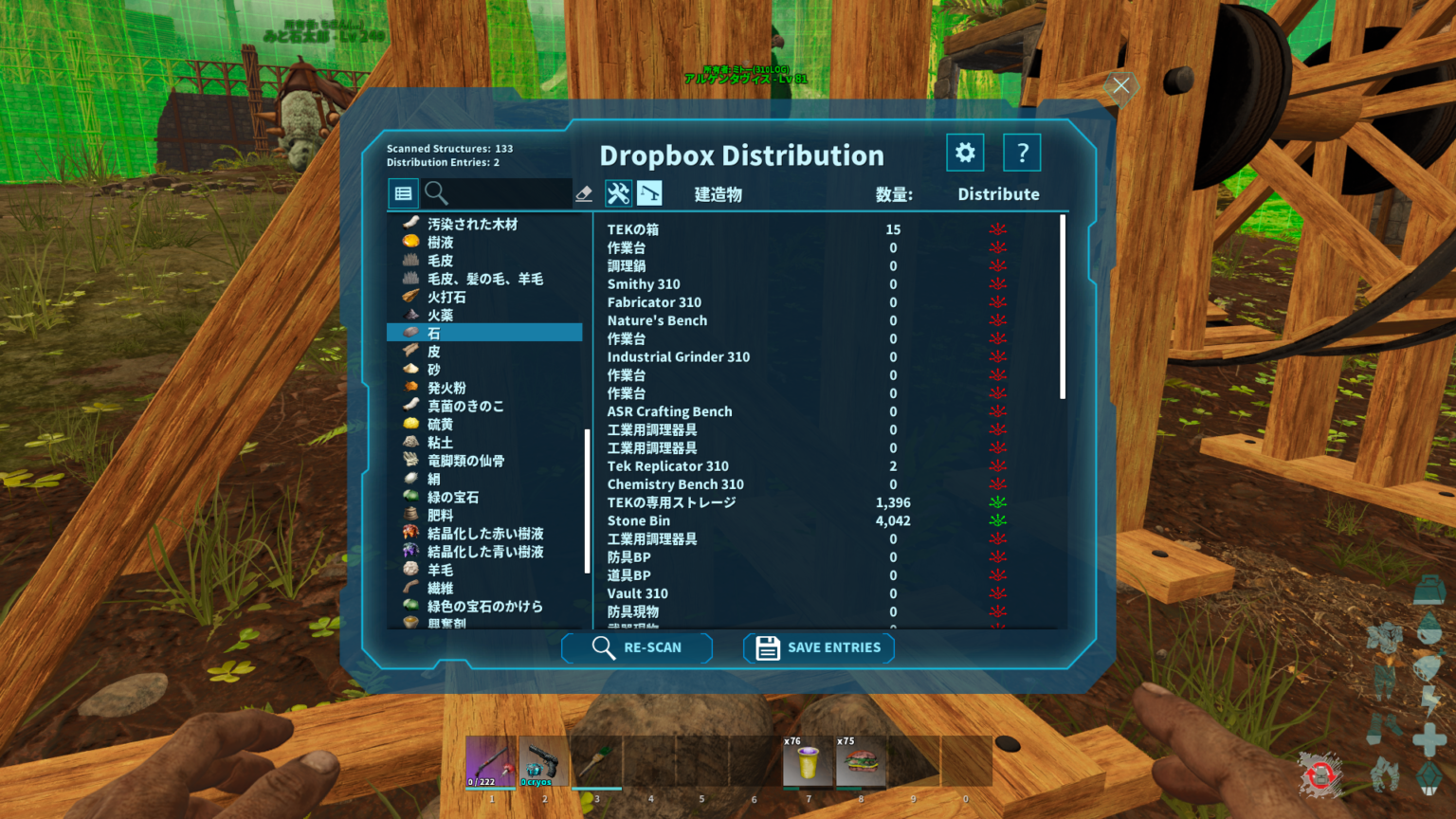Clear the search using the eraser icon
The image size is (1456, 819).
tap(582, 192)
